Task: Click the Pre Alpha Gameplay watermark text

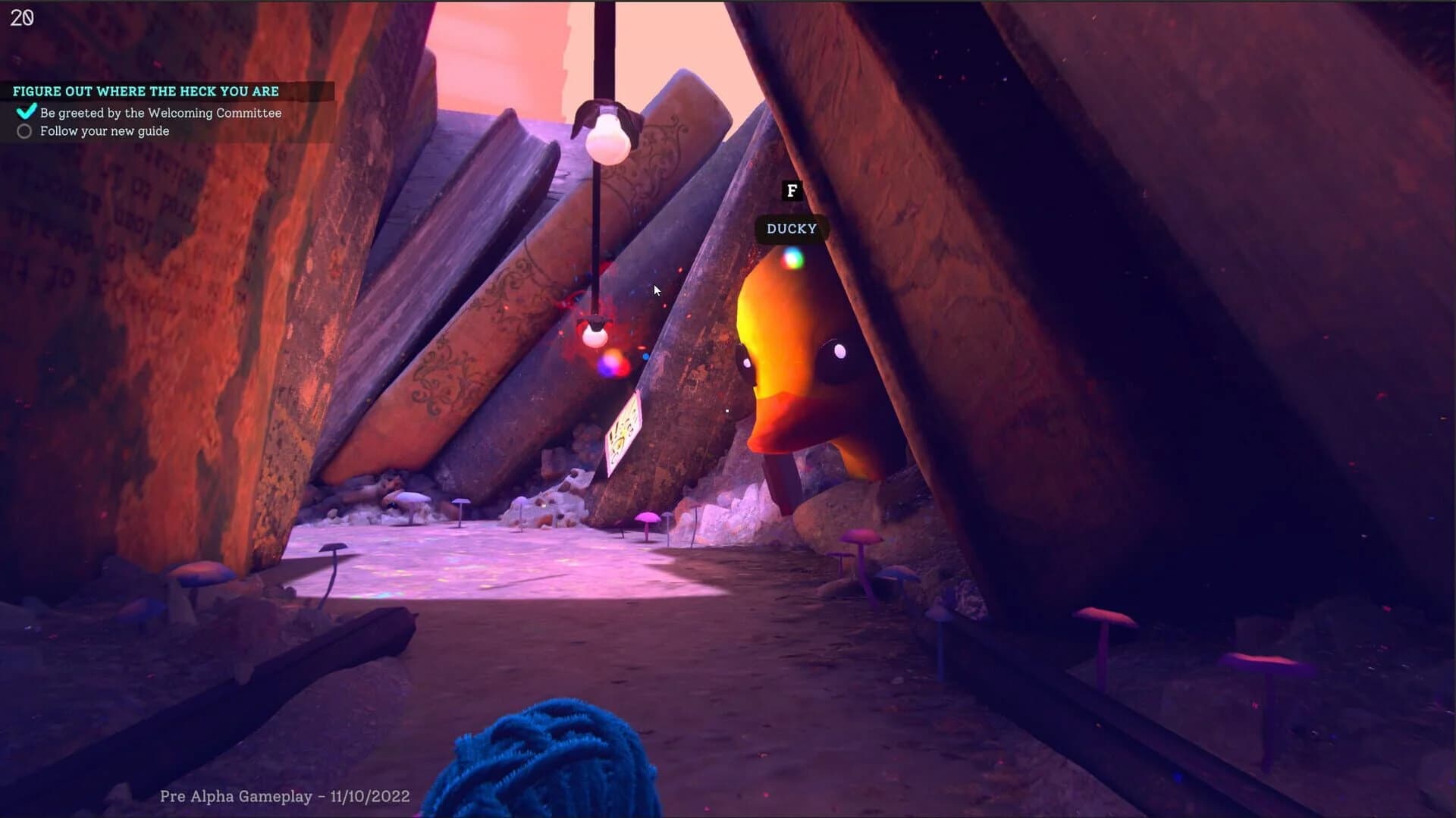Action: (284, 795)
